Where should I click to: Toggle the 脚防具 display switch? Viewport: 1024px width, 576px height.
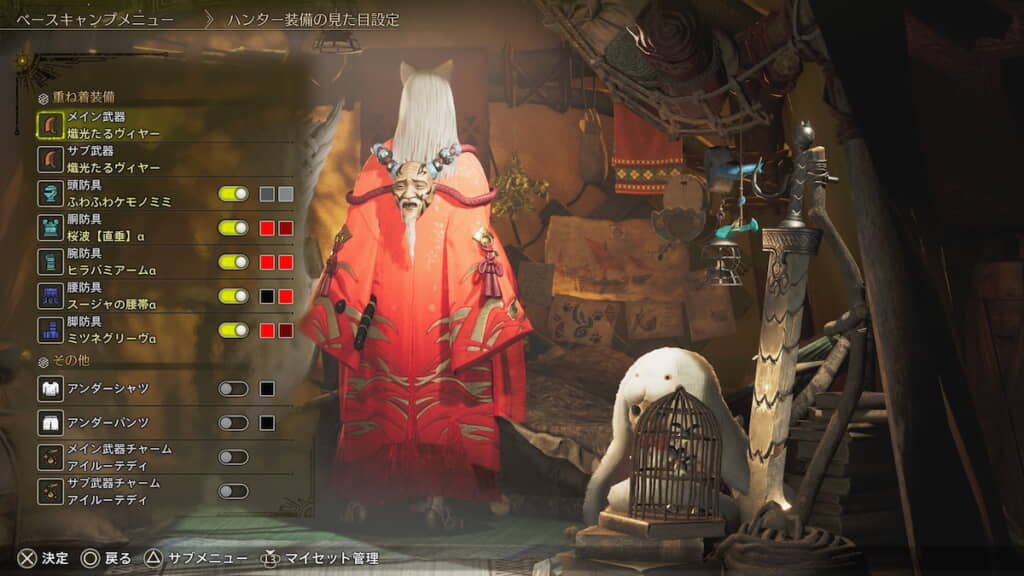click(x=233, y=330)
